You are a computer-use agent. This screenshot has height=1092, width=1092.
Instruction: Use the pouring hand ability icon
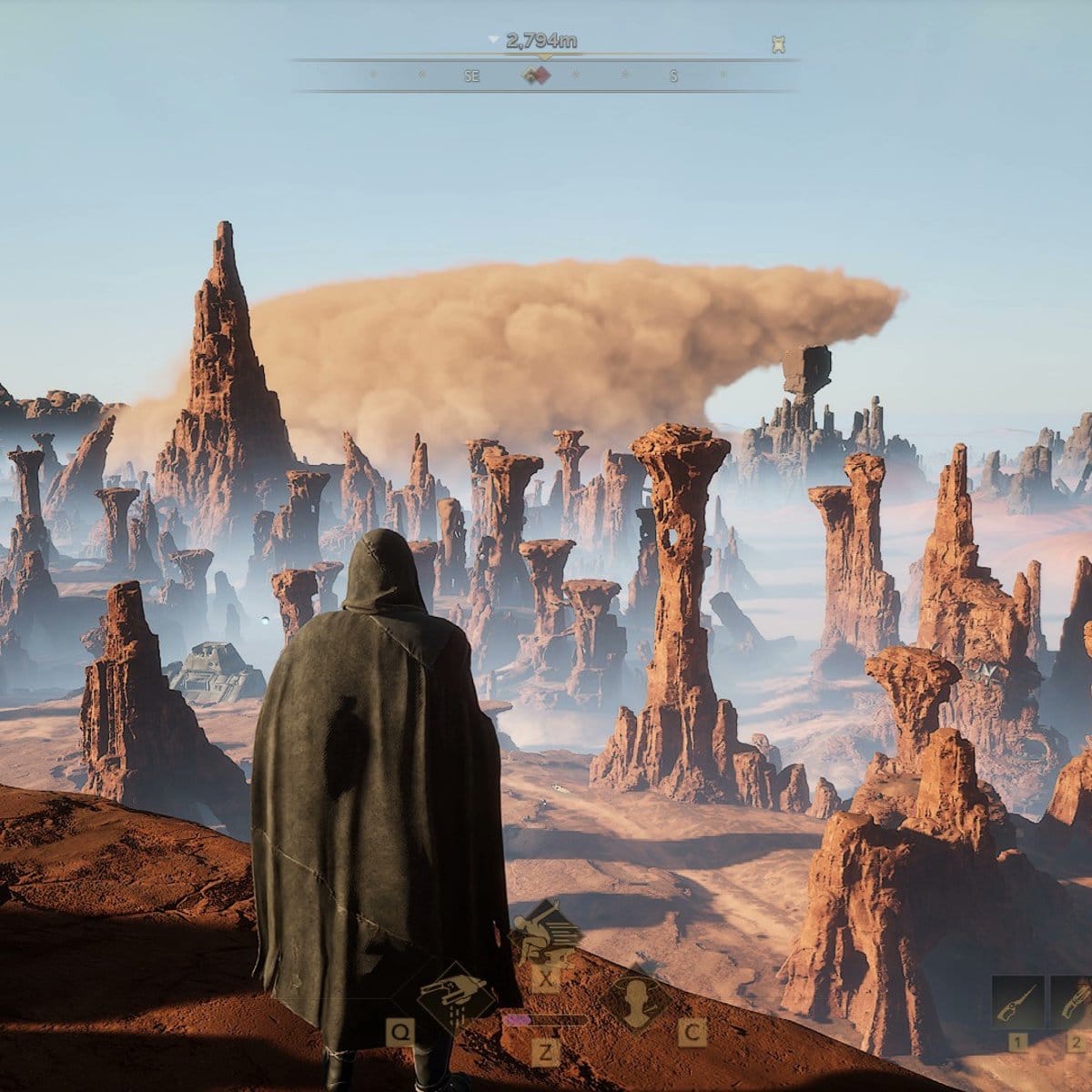click(x=458, y=999)
